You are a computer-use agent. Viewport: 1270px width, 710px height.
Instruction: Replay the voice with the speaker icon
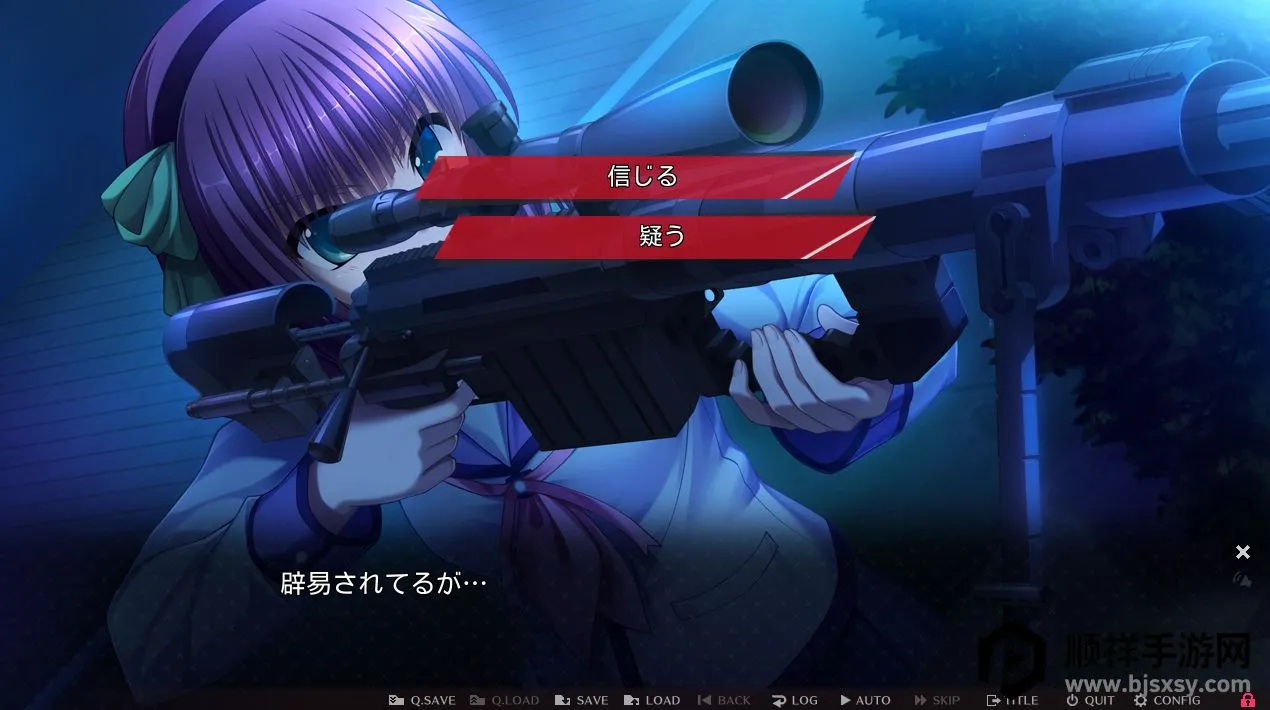pyautogui.click(x=1243, y=578)
